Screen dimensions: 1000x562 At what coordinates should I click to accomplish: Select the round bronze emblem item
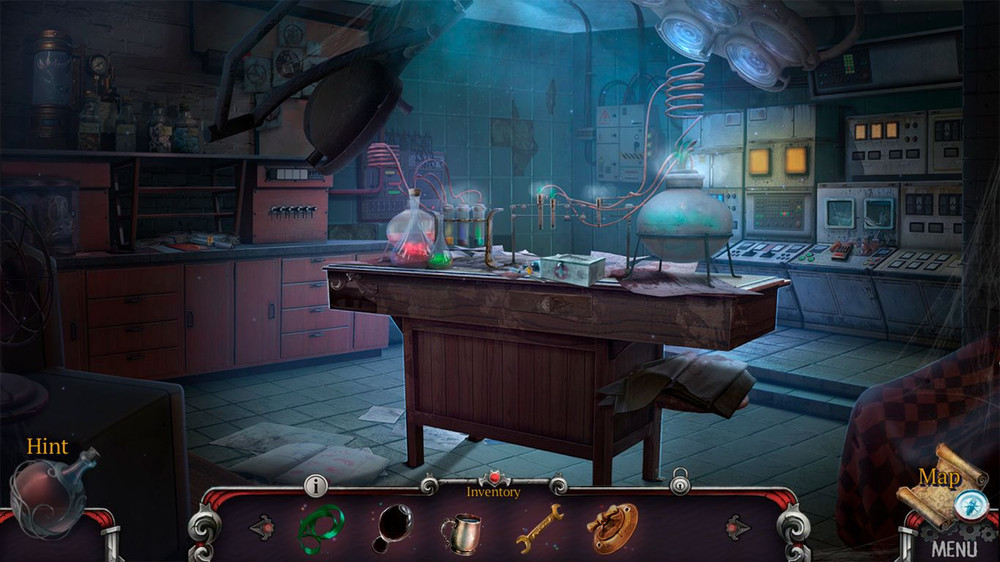pos(612,526)
